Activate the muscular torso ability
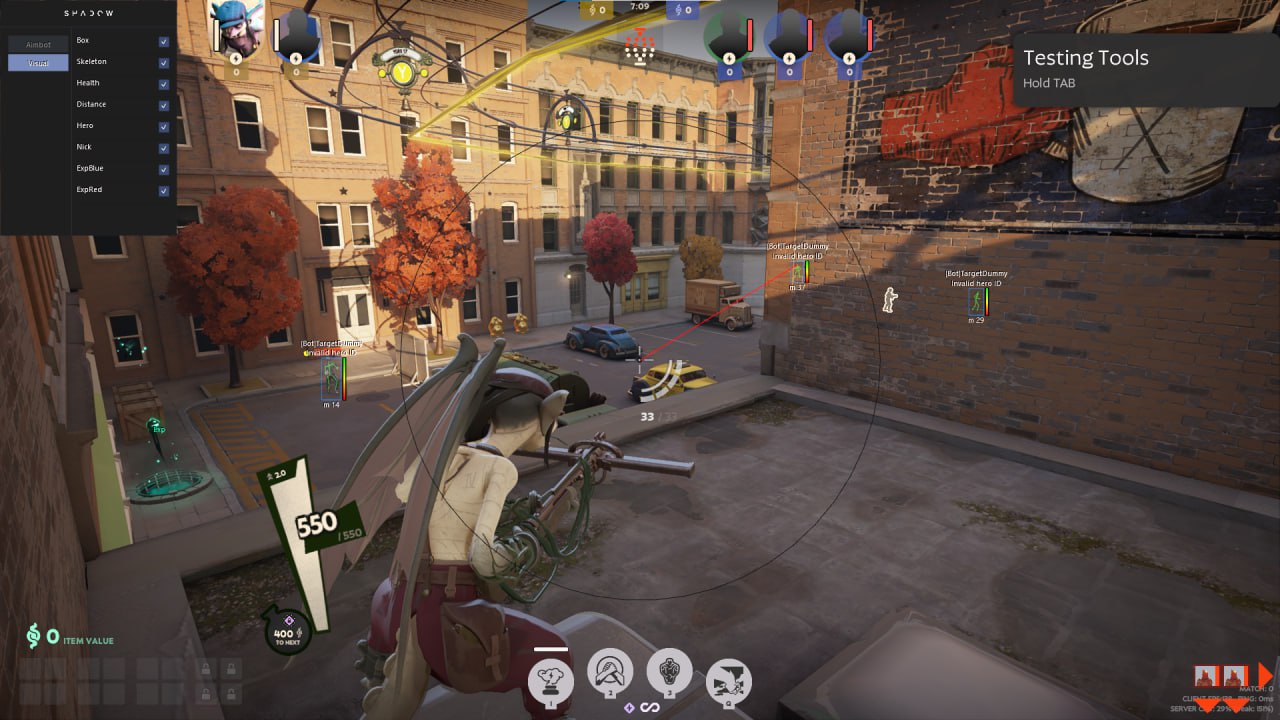This screenshot has width=1280, height=720. pyautogui.click(x=670, y=672)
